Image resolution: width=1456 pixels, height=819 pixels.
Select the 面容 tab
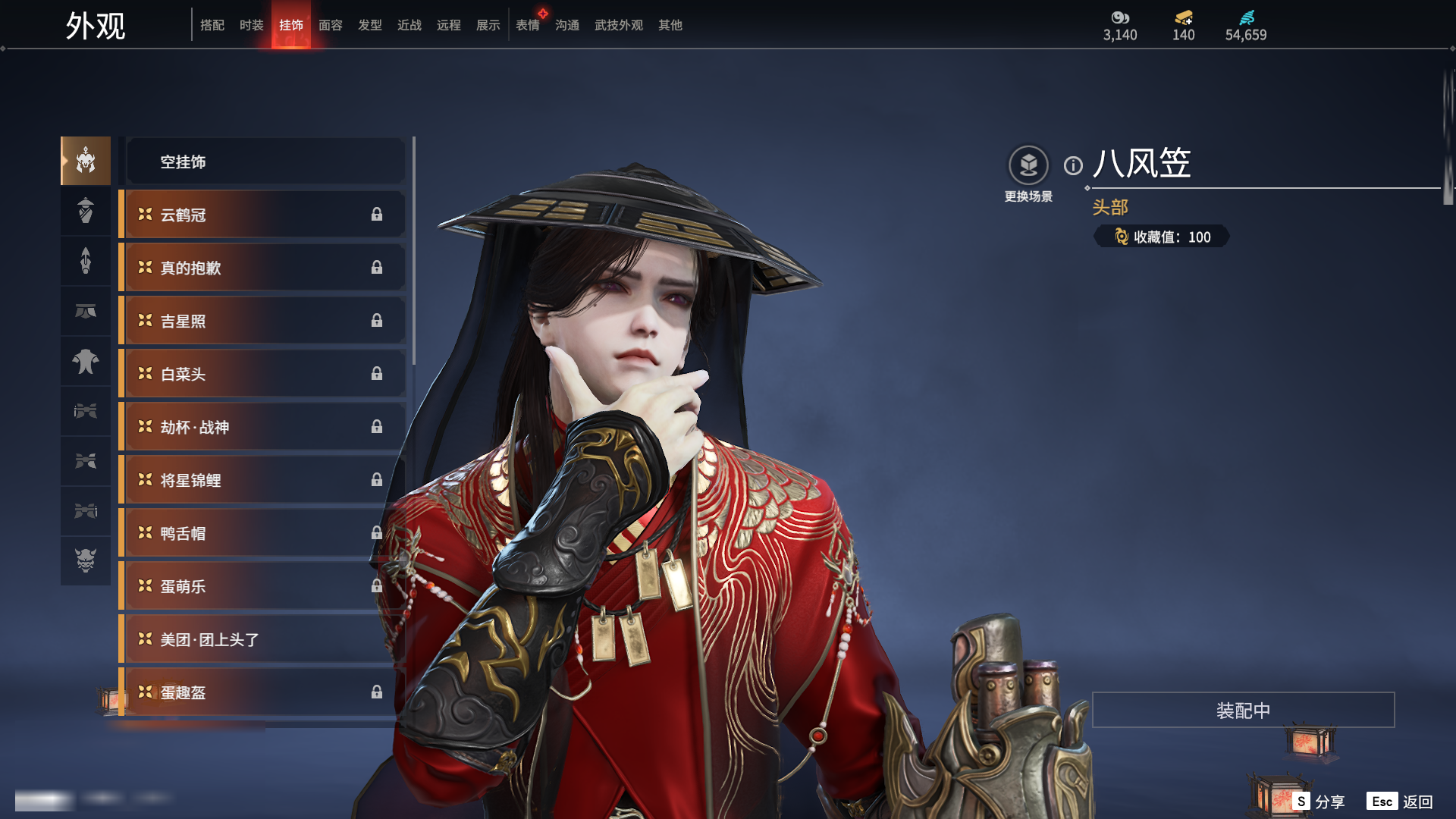click(x=330, y=25)
